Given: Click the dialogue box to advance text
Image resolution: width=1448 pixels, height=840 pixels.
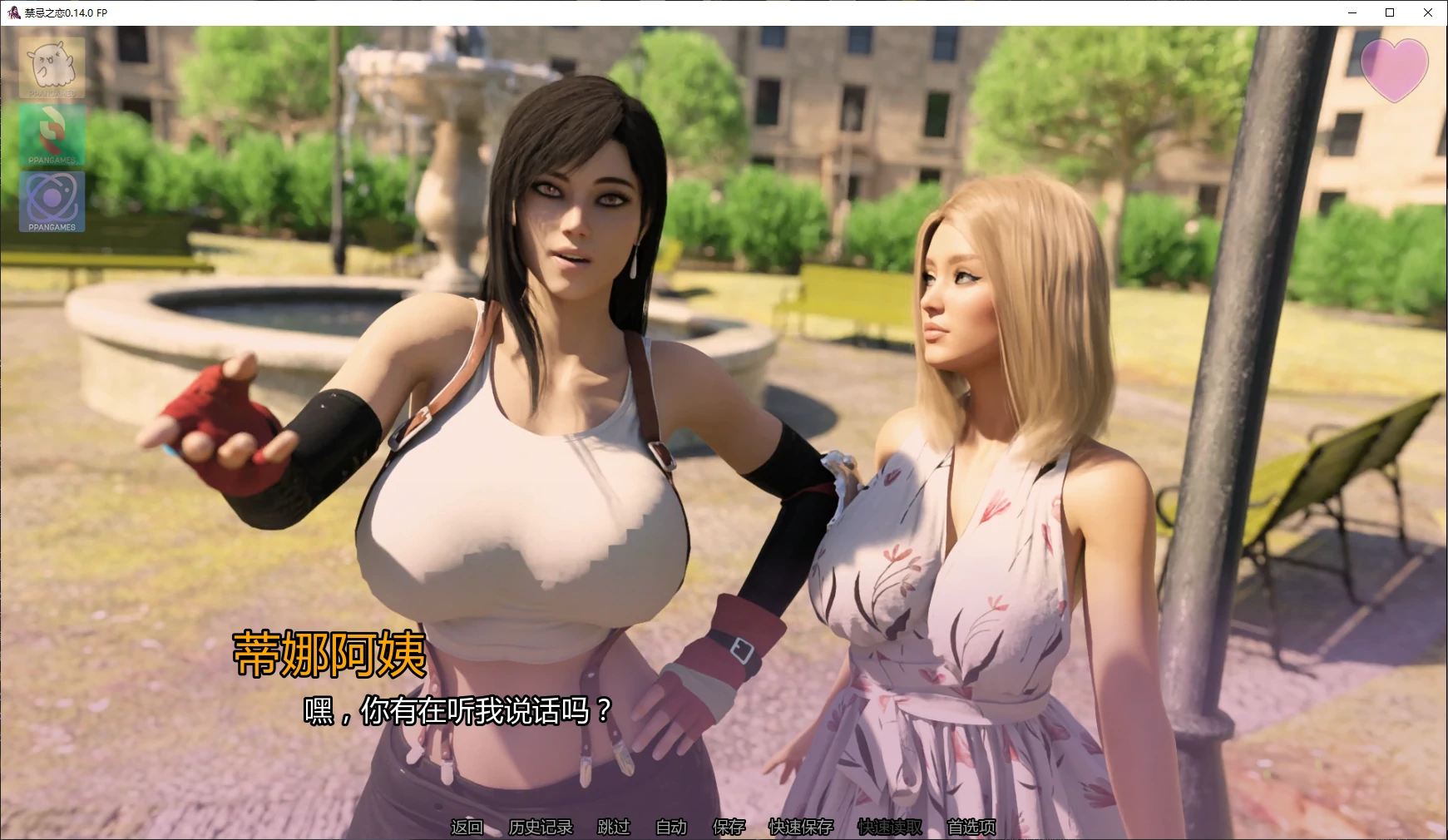Looking at the screenshot, I should tap(724, 732).
